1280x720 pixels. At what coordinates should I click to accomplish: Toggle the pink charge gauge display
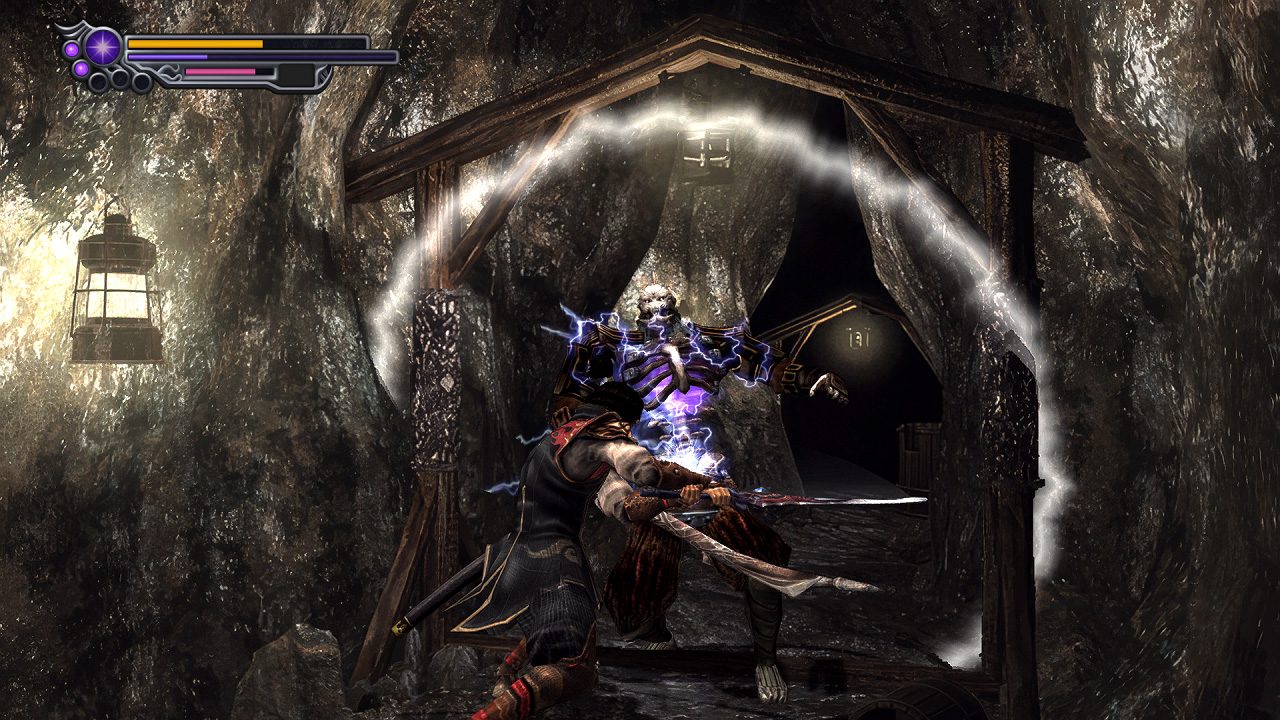[219, 71]
